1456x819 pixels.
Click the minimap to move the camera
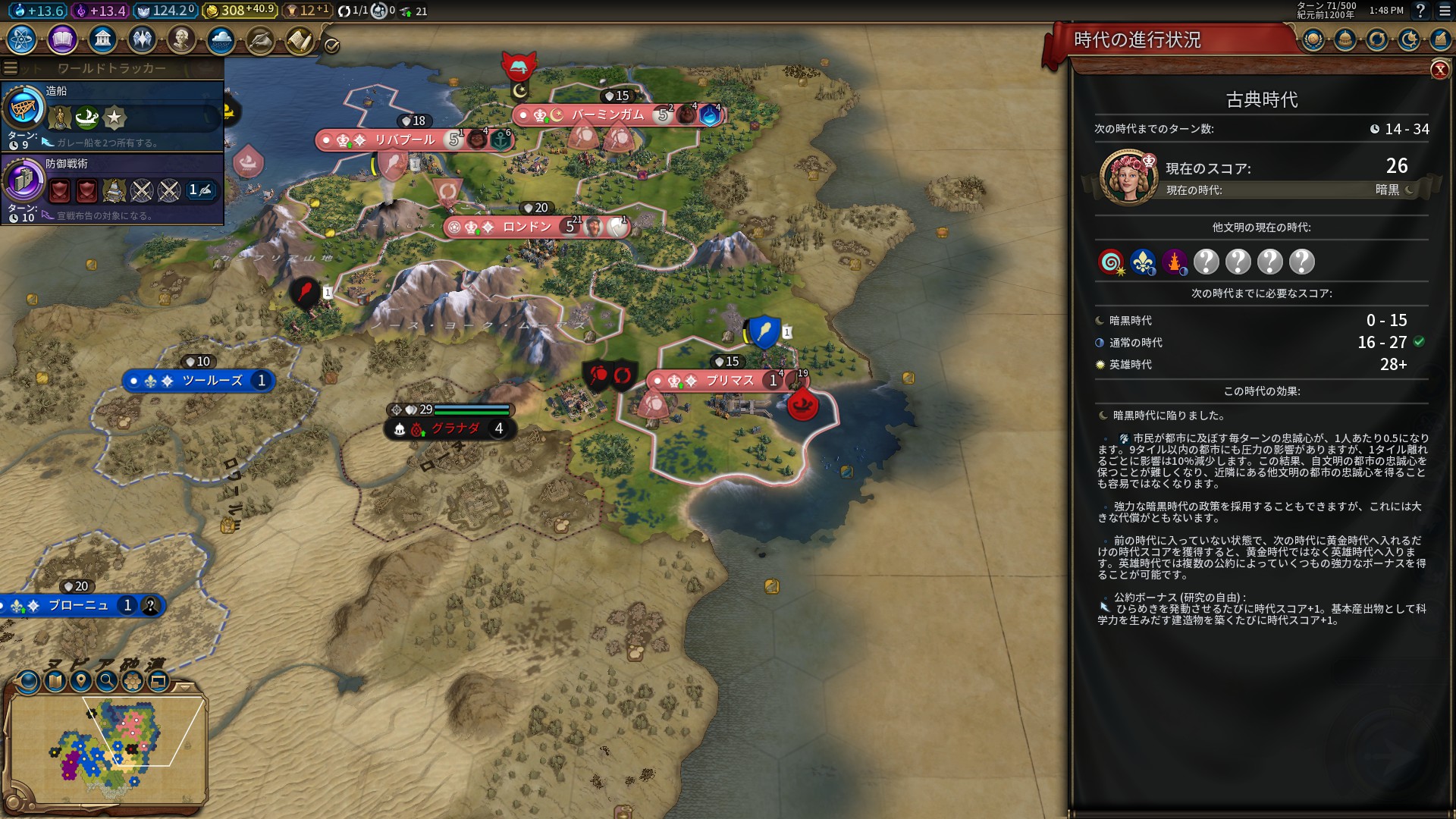click(106, 747)
